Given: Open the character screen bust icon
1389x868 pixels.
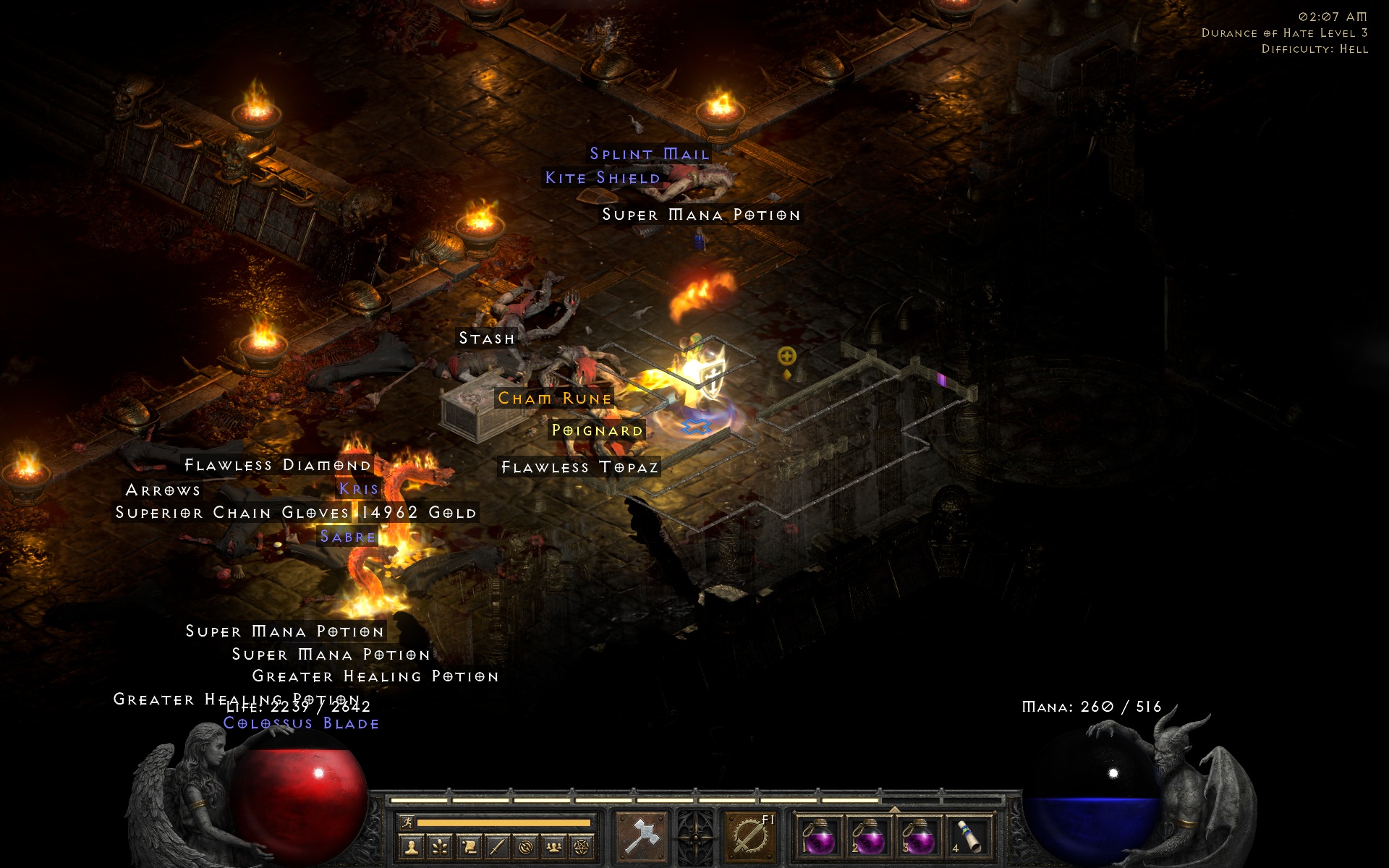Looking at the screenshot, I should pyautogui.click(x=412, y=846).
